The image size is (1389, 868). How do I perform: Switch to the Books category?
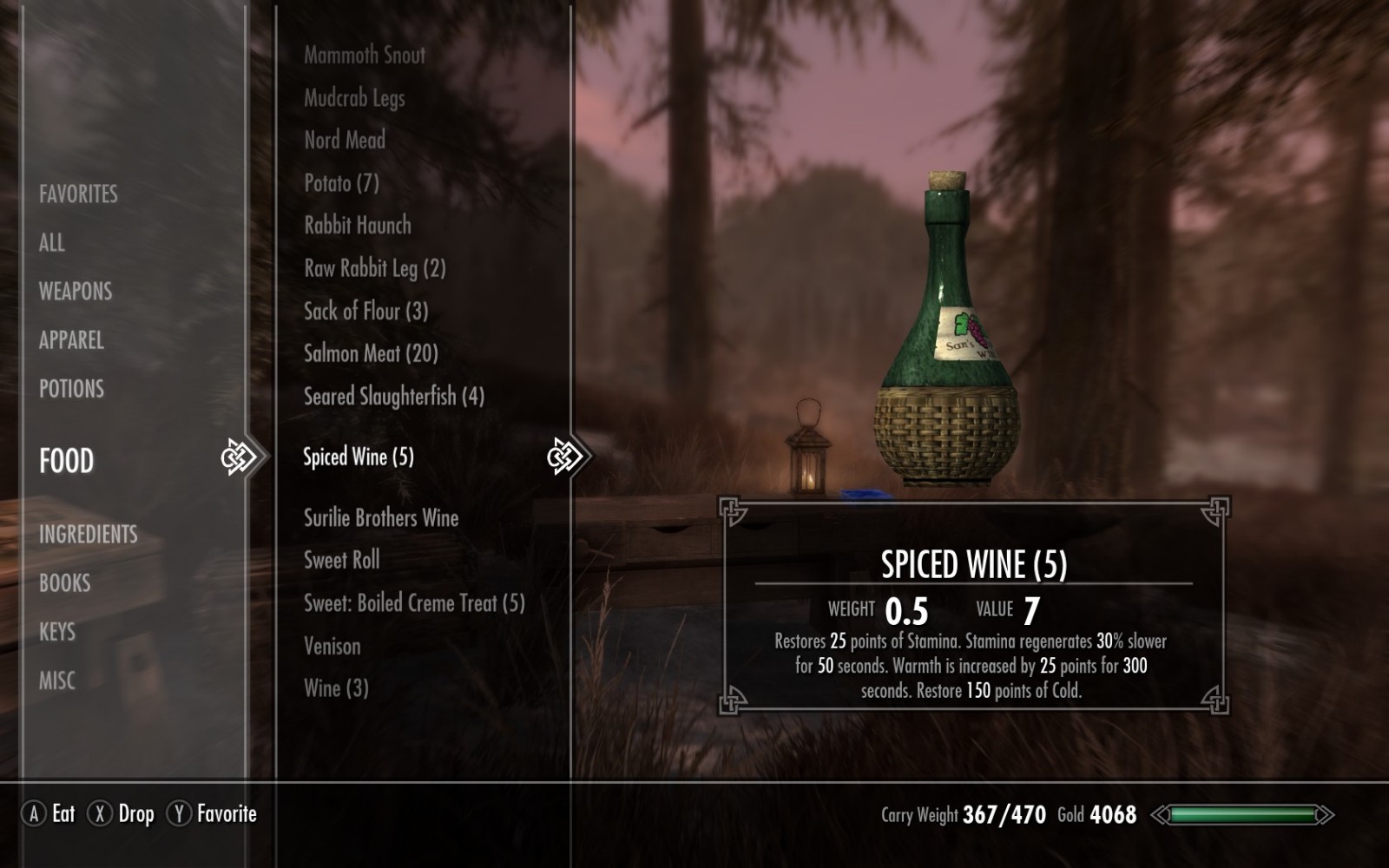pyautogui.click(x=64, y=582)
